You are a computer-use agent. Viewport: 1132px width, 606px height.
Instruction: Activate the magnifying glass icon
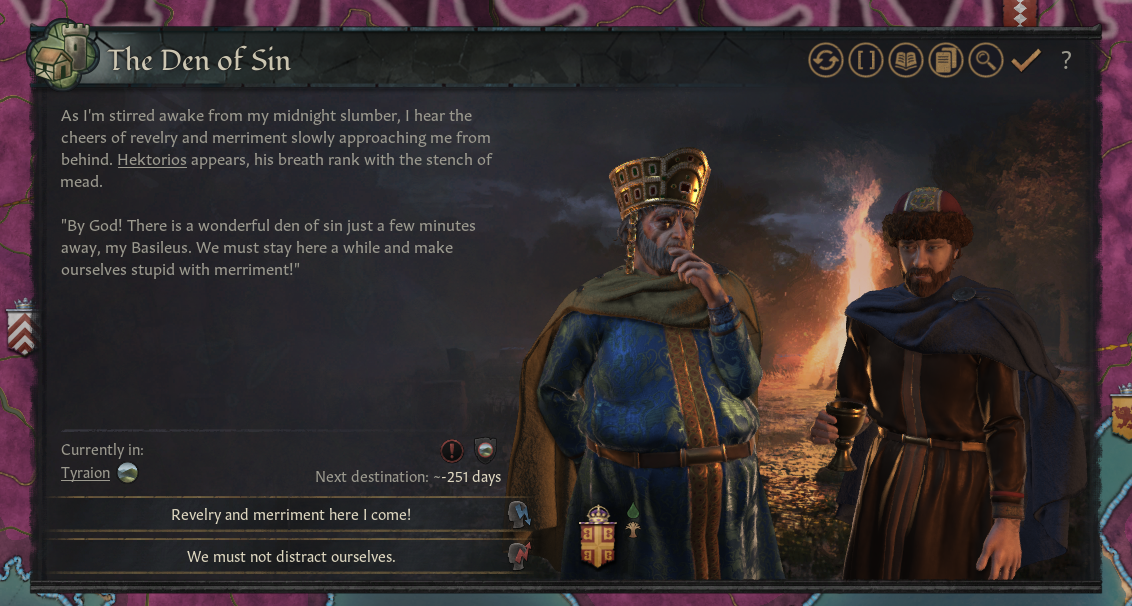coord(985,61)
